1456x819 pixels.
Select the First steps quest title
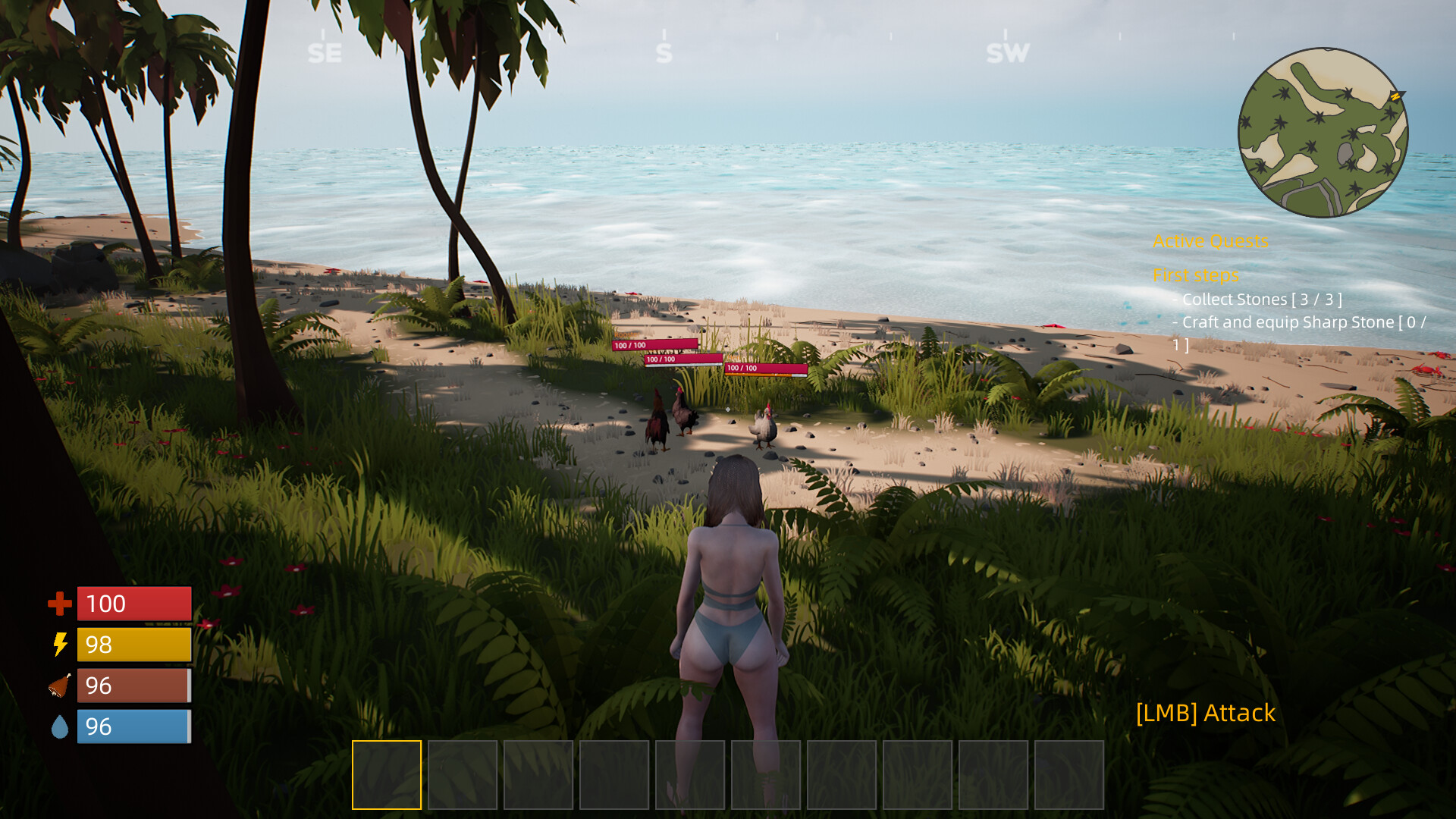[1197, 275]
